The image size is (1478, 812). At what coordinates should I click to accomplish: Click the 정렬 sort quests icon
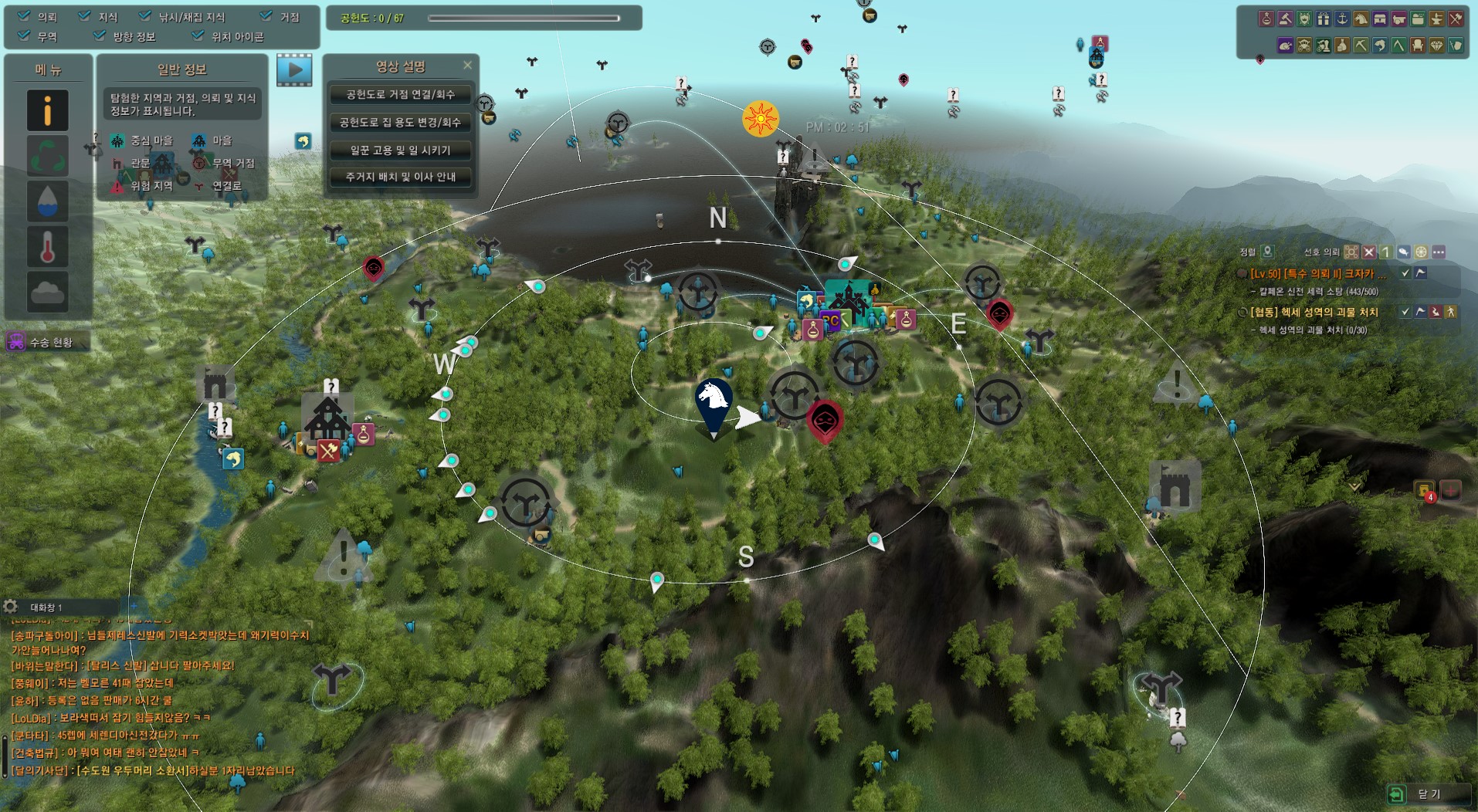[1267, 252]
